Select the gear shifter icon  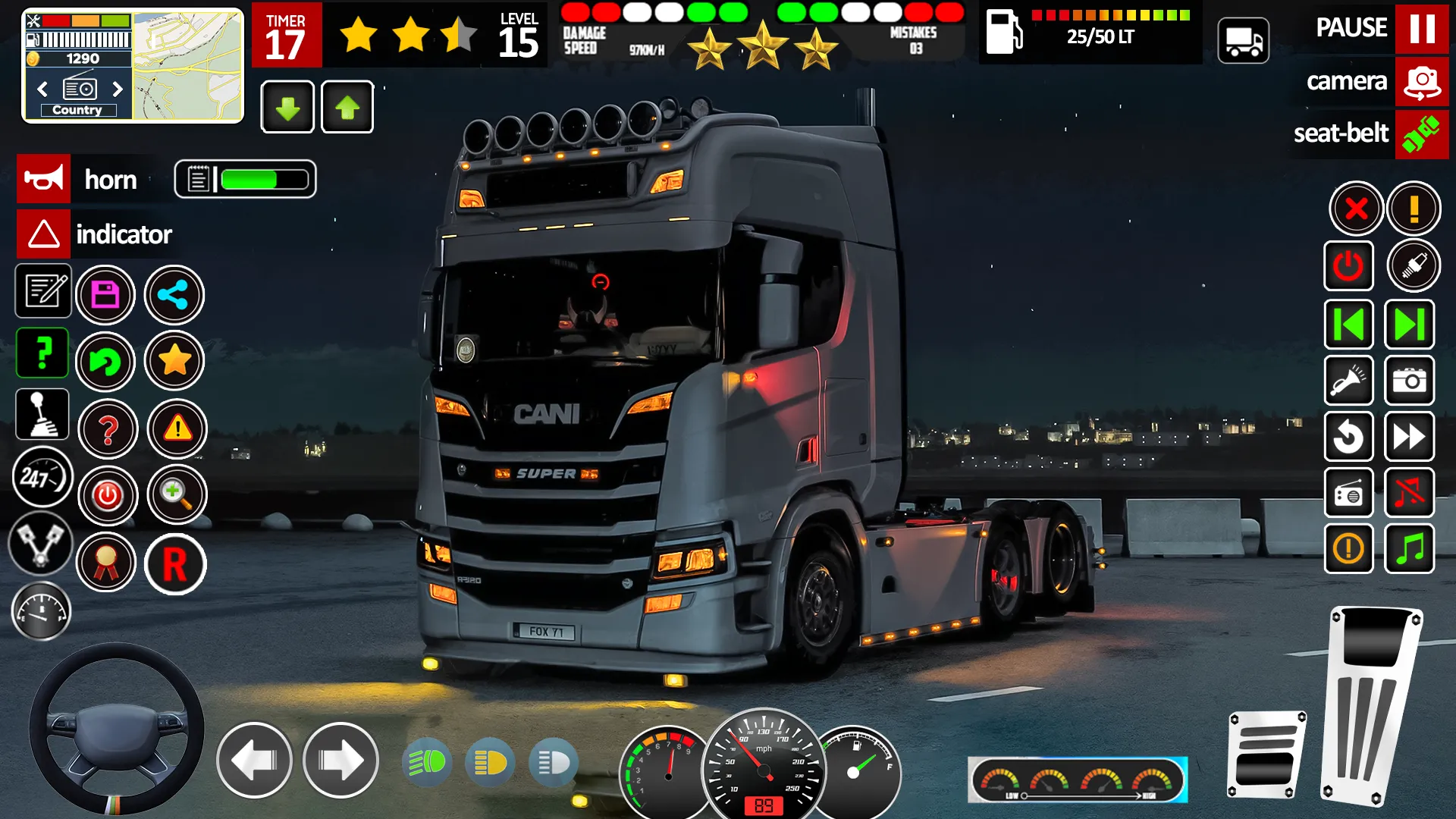coord(42,414)
